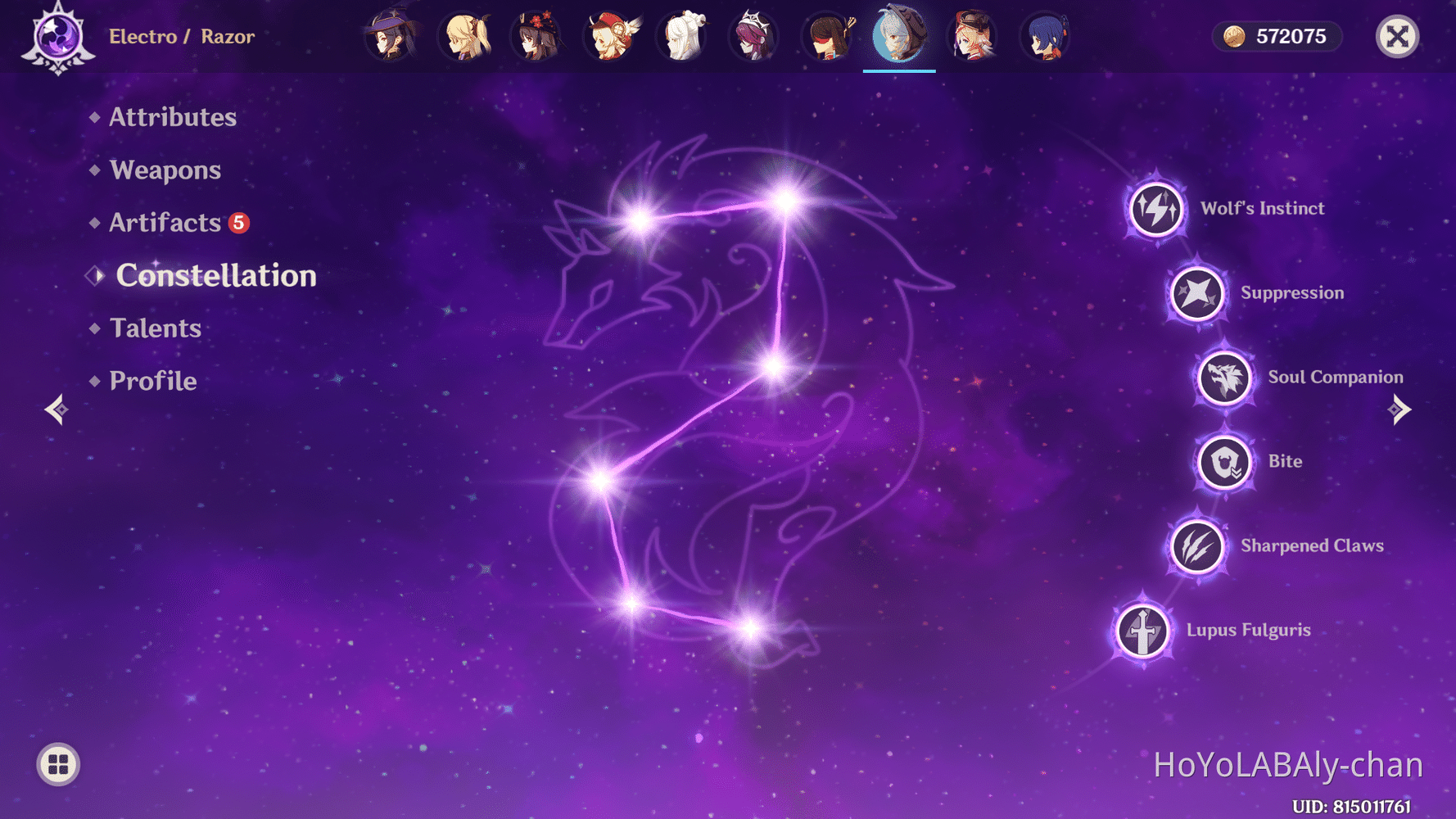Select Razor's highlighted portrait in character bar
1456x819 pixels.
(x=899, y=37)
